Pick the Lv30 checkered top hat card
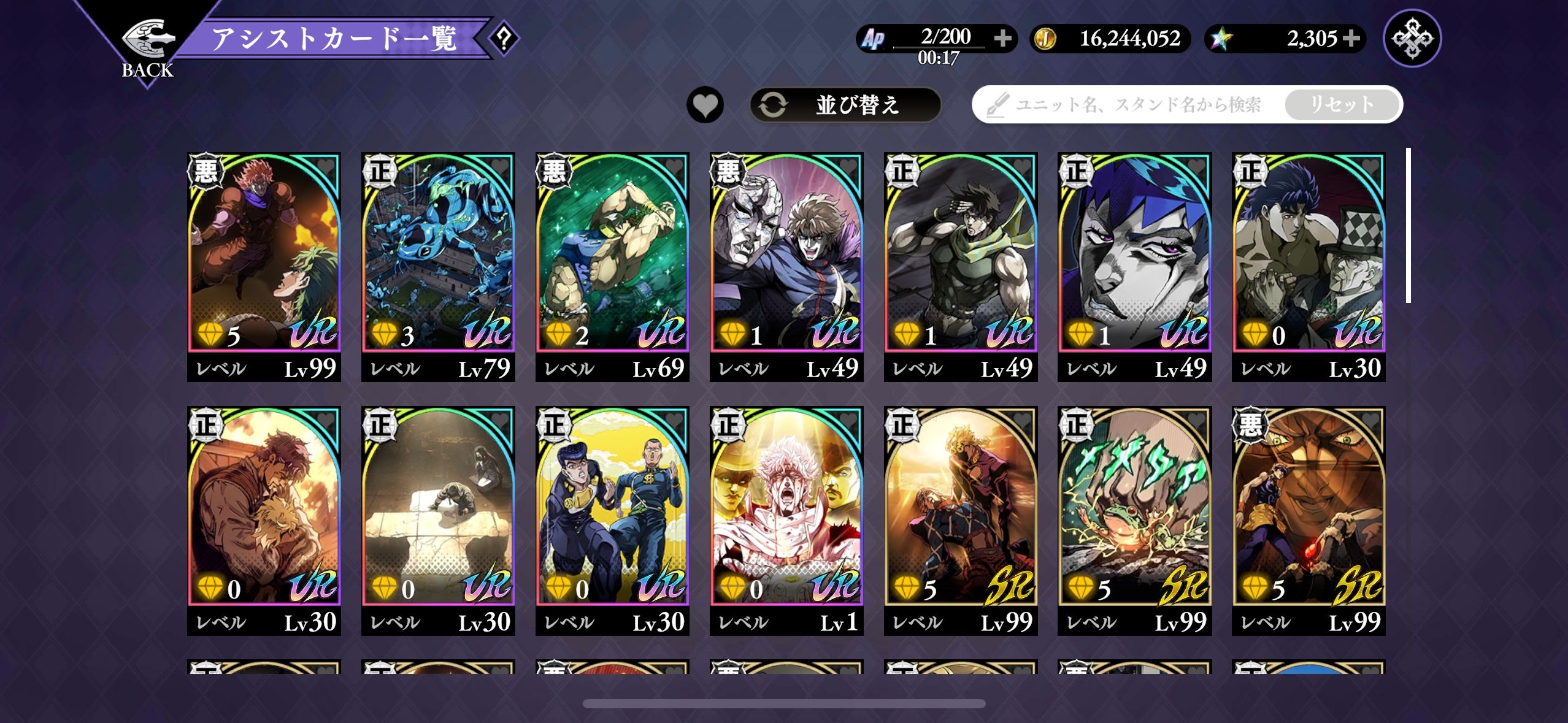Viewport: 1568px width, 723px height. coord(1309,258)
